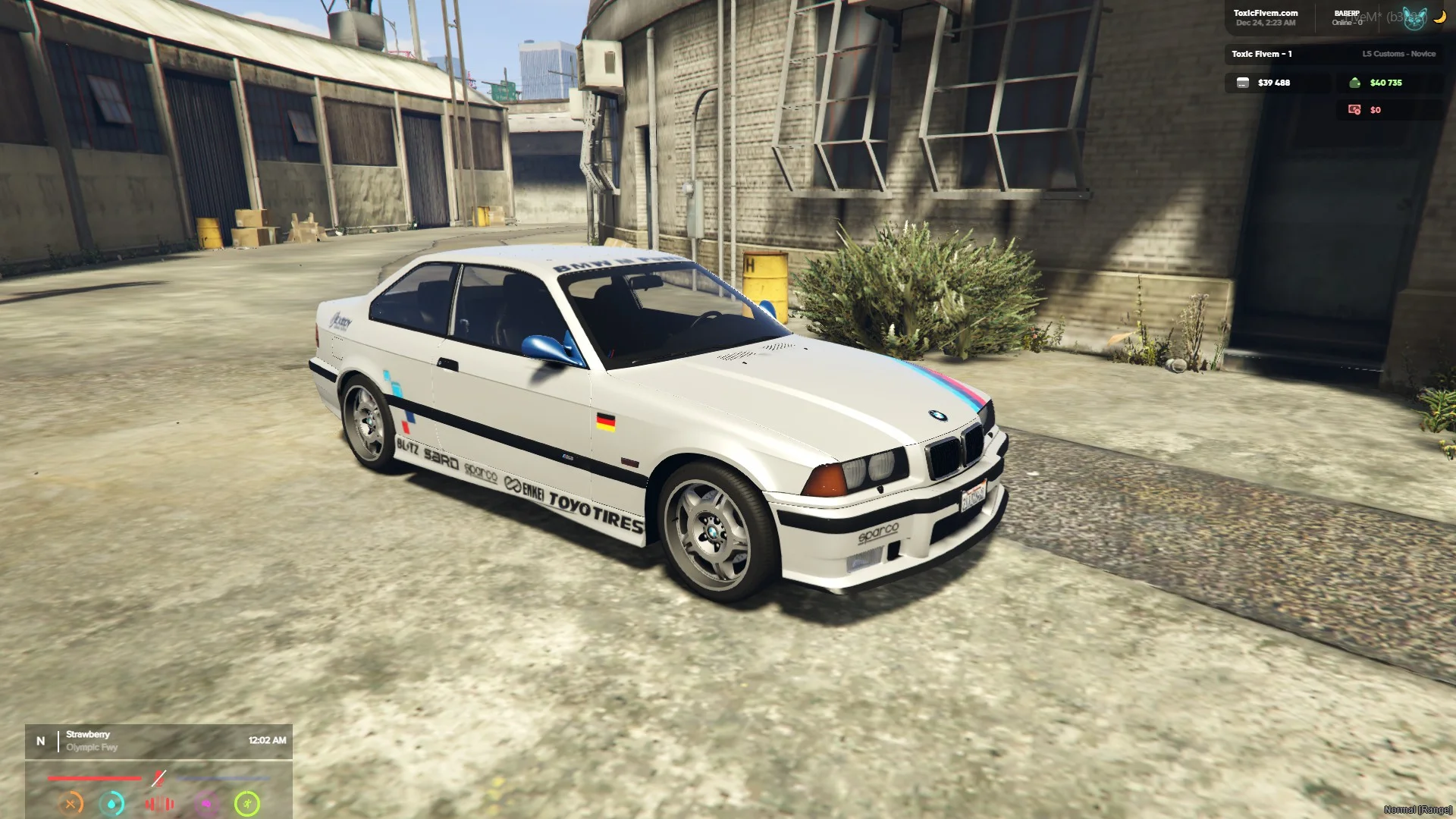Click the yellow crescent moon icon
The height and width of the screenshot is (819, 1456).
(1439, 17)
